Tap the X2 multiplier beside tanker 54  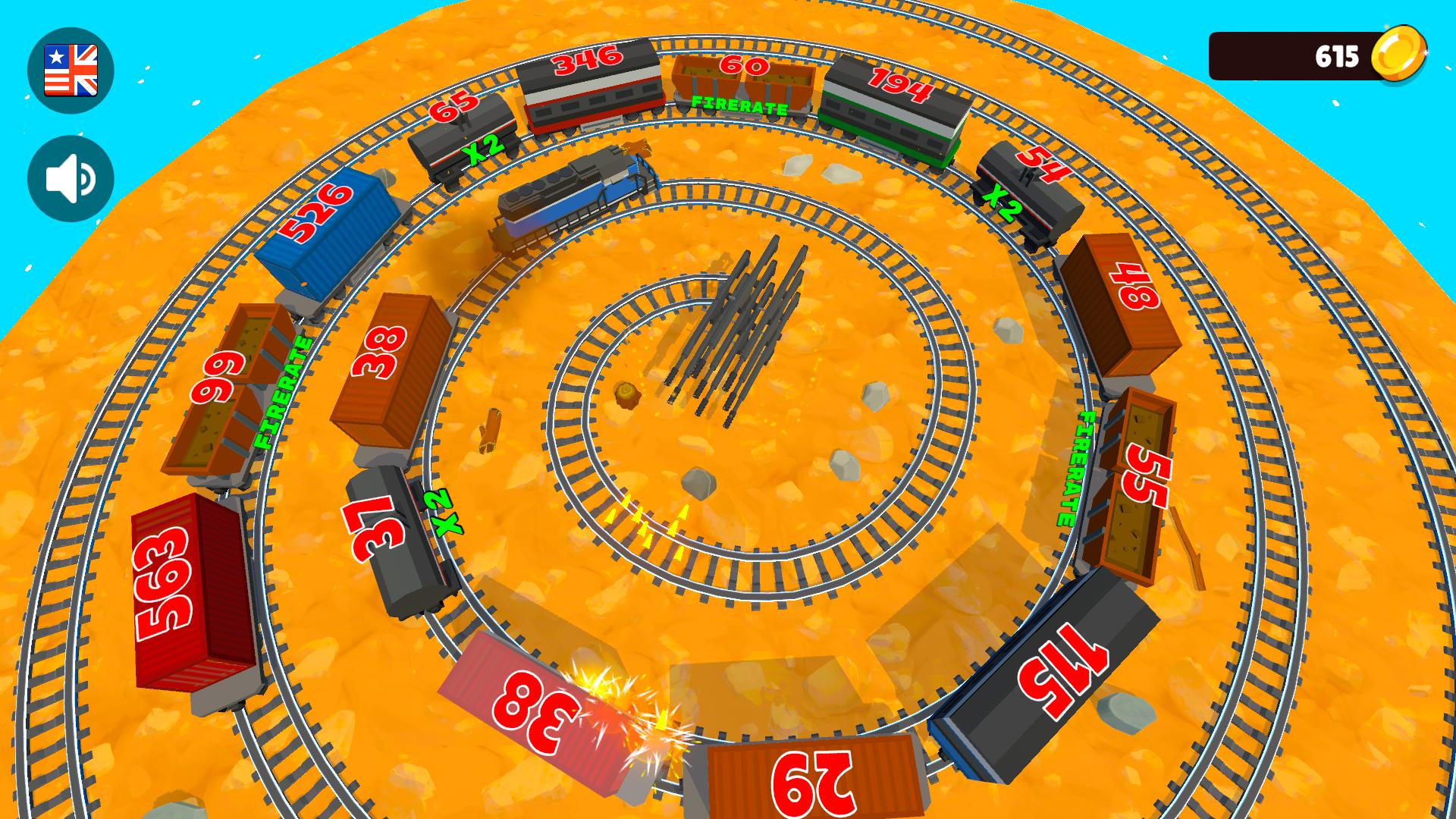tap(1001, 205)
